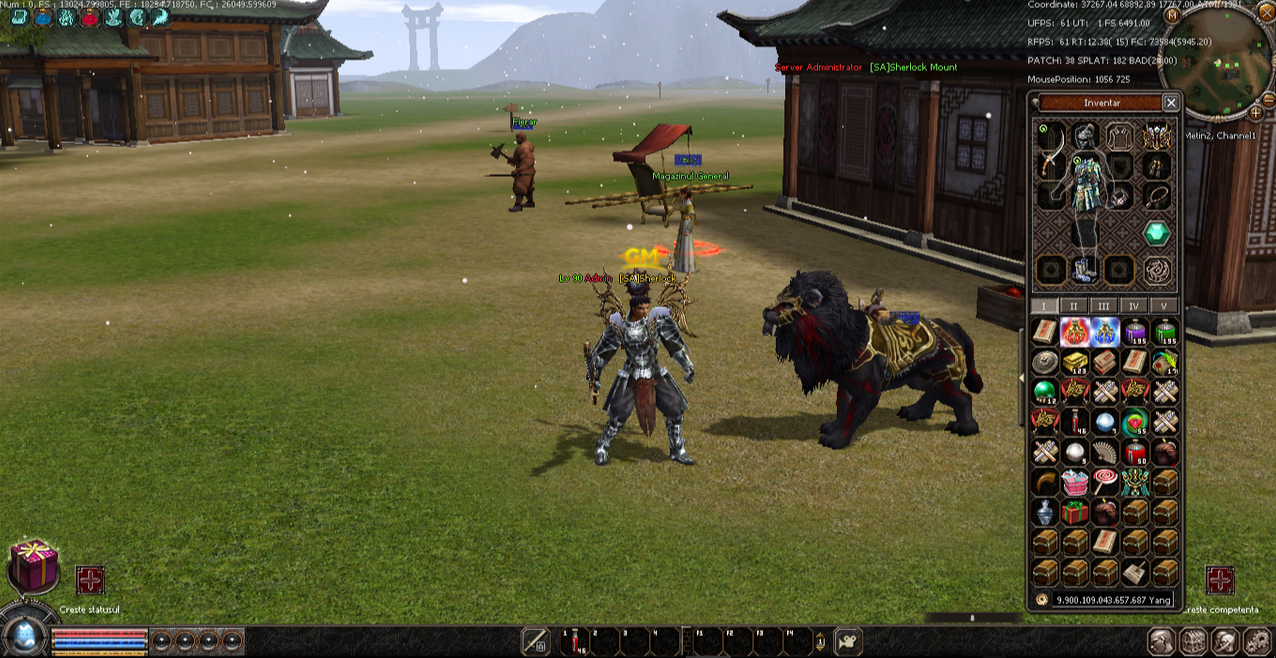Switch to inventory page V
This screenshot has height=658, width=1276.
coord(1164,306)
